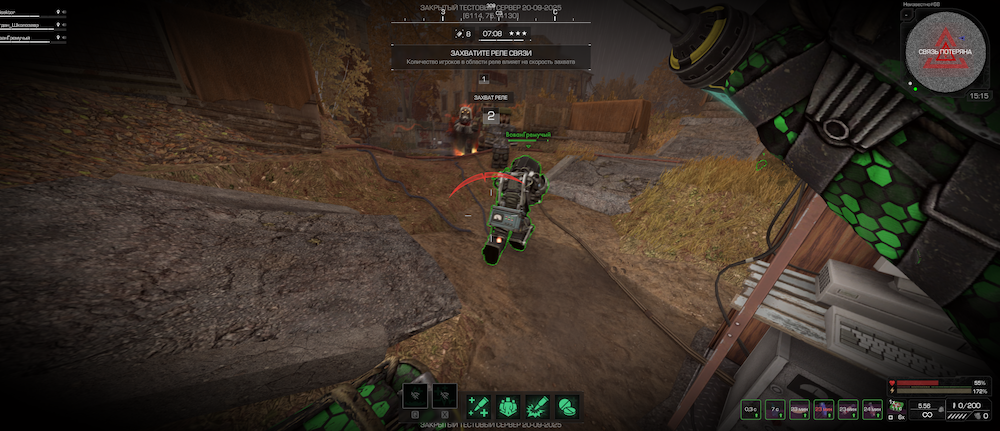
Task: Select the 0,3 c buff icon
Action: coord(750,408)
